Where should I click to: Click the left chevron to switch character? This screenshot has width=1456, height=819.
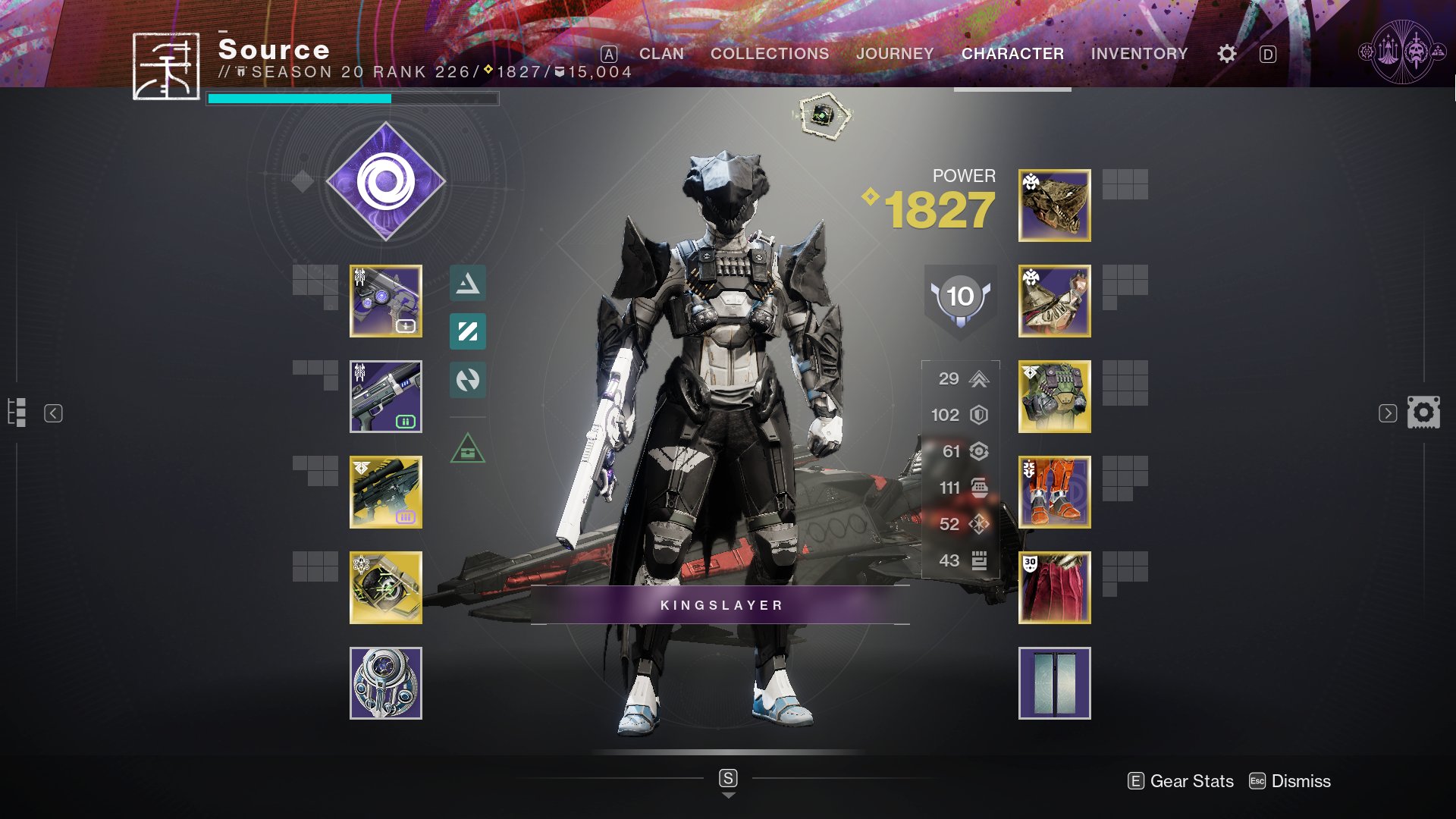coord(52,413)
